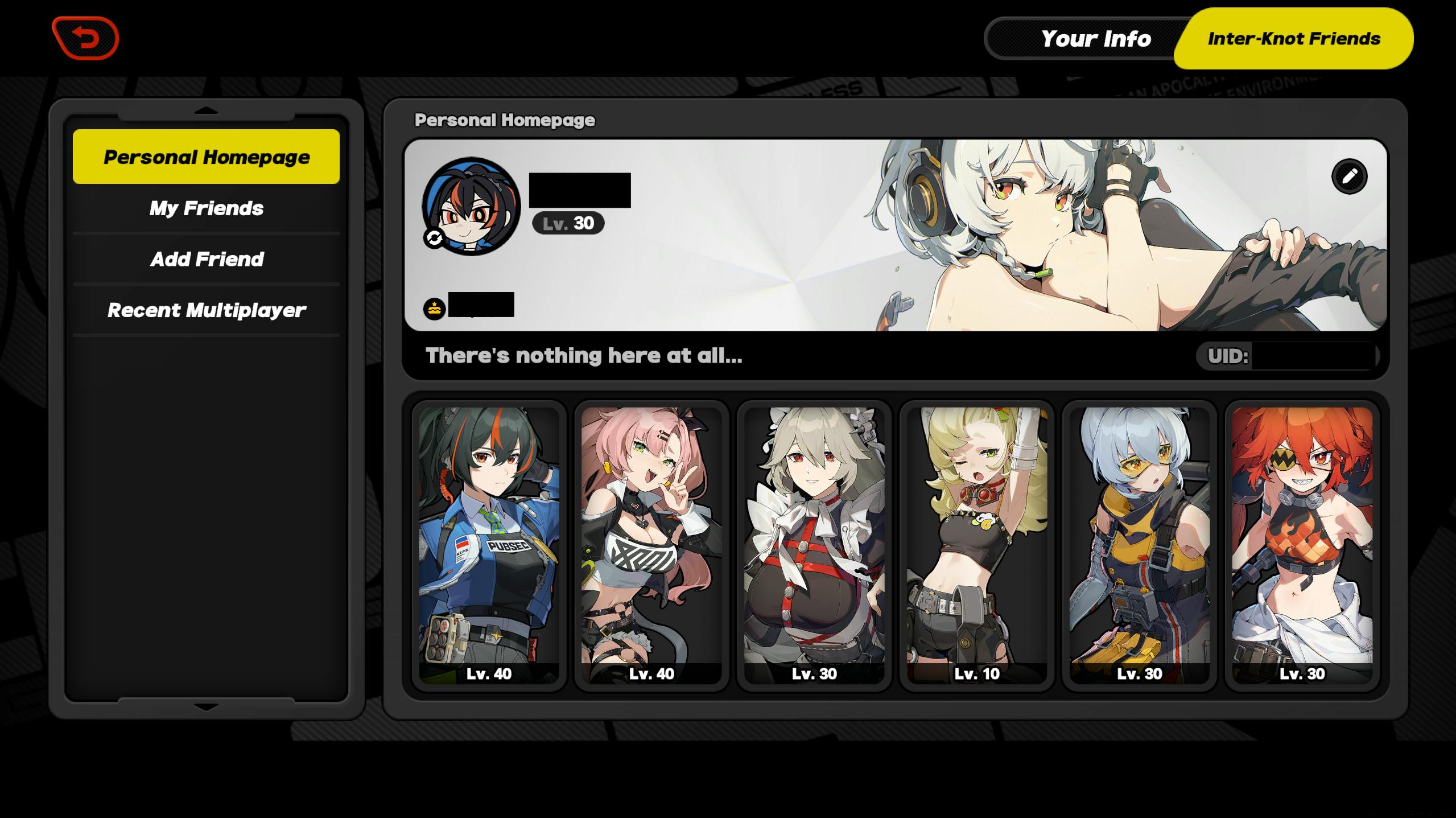Select the Inter-Knot Friends tab
The image size is (1456, 818).
coord(1293,39)
